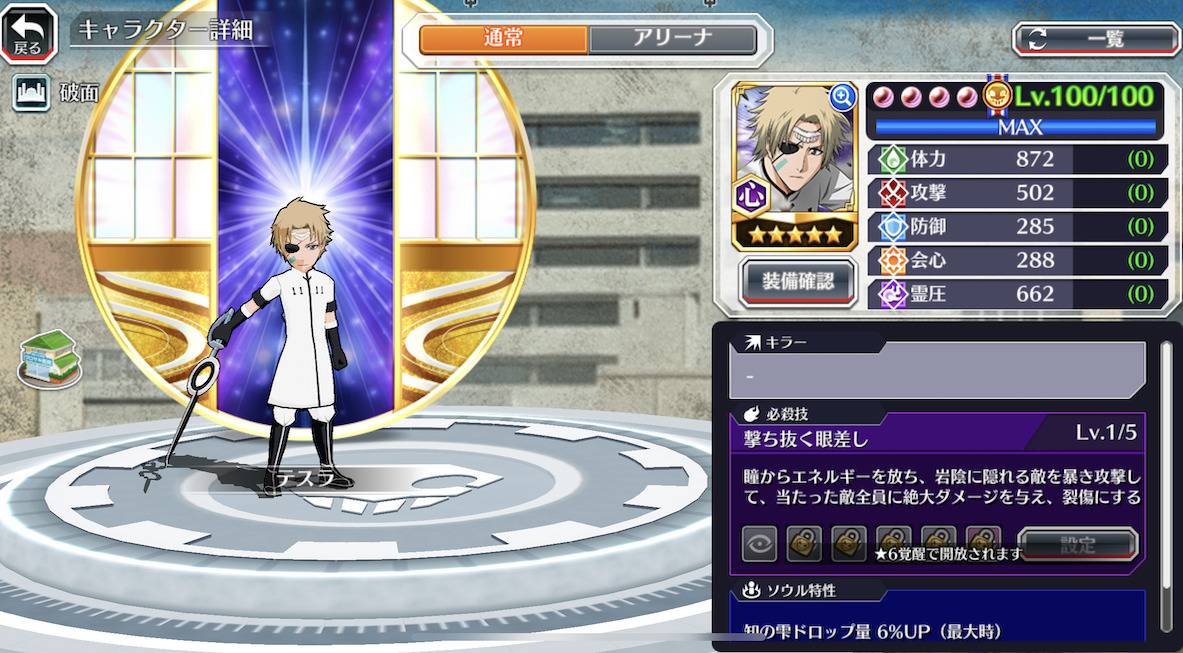Switch to the アリーナ tab

coord(672,39)
